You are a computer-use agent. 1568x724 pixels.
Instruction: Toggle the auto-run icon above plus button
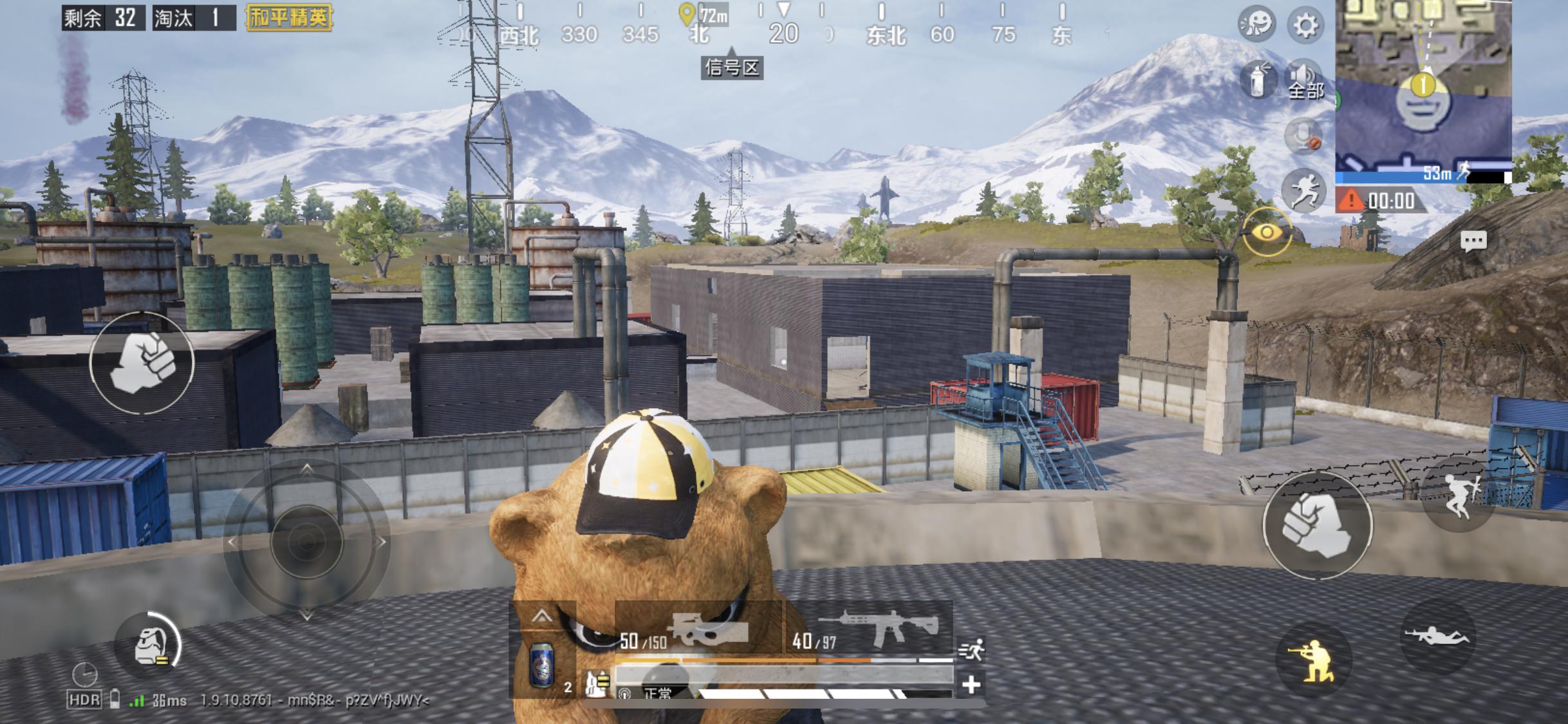(971, 649)
